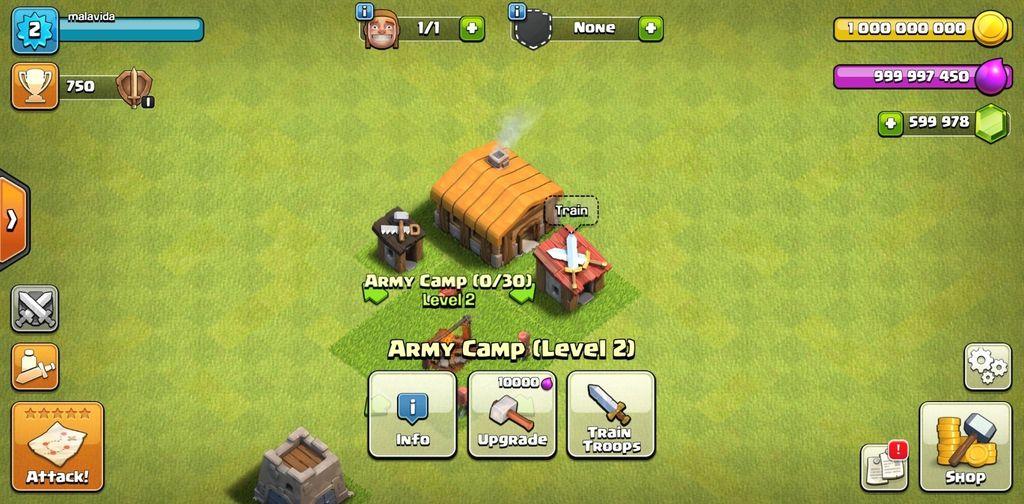Add a shield via the plus button
Screen dimensions: 1024x504
[651, 28]
